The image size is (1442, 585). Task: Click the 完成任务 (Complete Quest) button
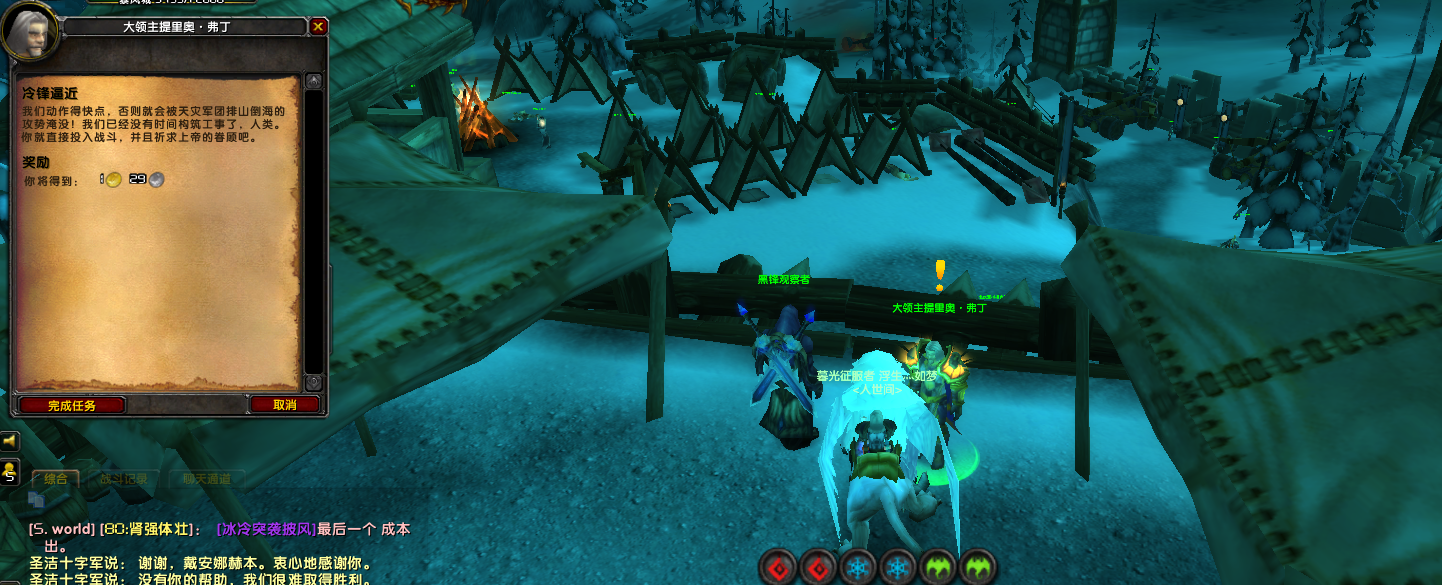(x=71, y=405)
